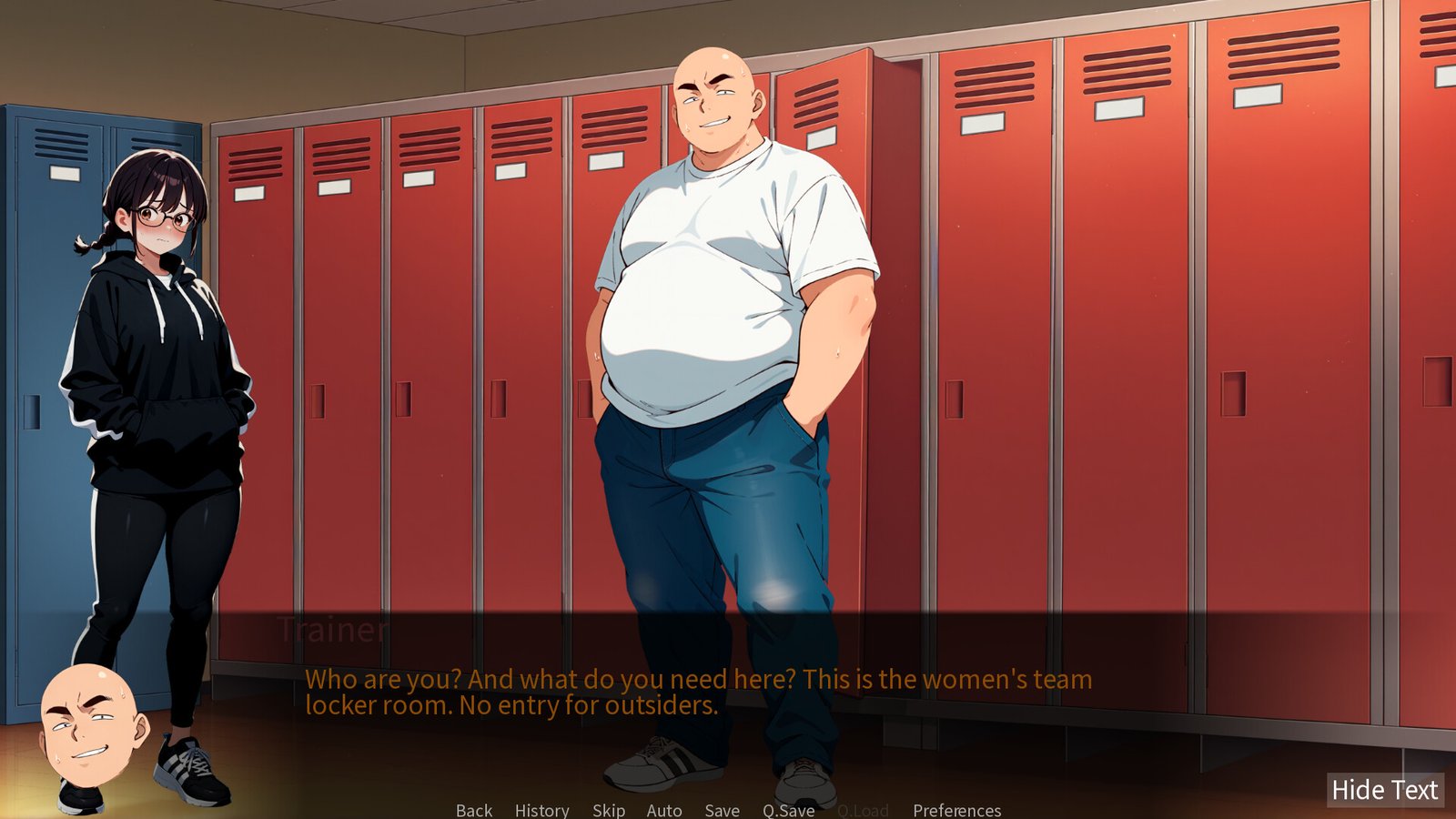Click the Skip label in the quick menu
1456x819 pixels.
(608, 810)
